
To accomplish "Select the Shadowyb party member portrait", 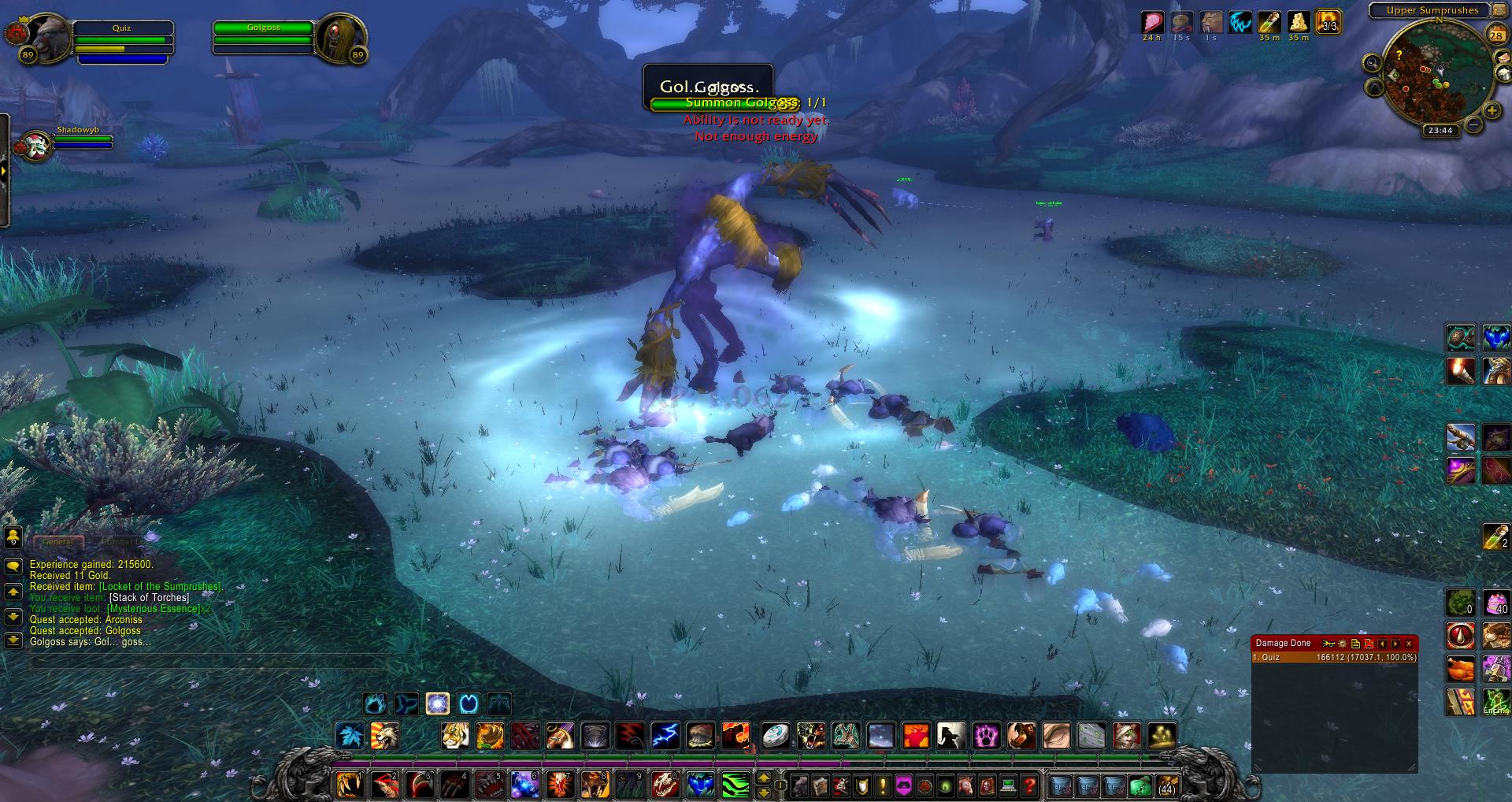I will (35, 147).
